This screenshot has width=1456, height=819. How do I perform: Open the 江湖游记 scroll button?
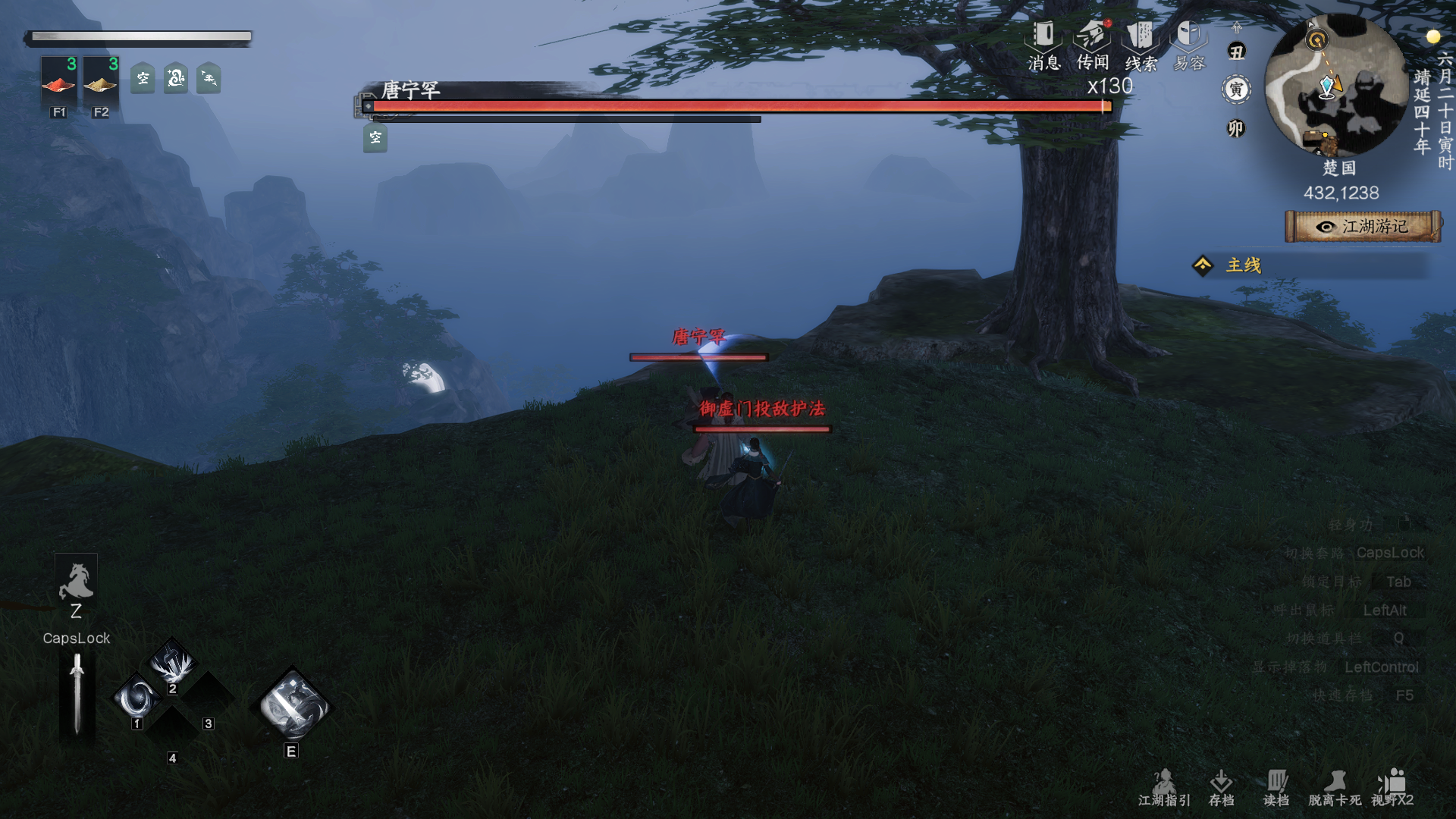pyautogui.click(x=1363, y=227)
